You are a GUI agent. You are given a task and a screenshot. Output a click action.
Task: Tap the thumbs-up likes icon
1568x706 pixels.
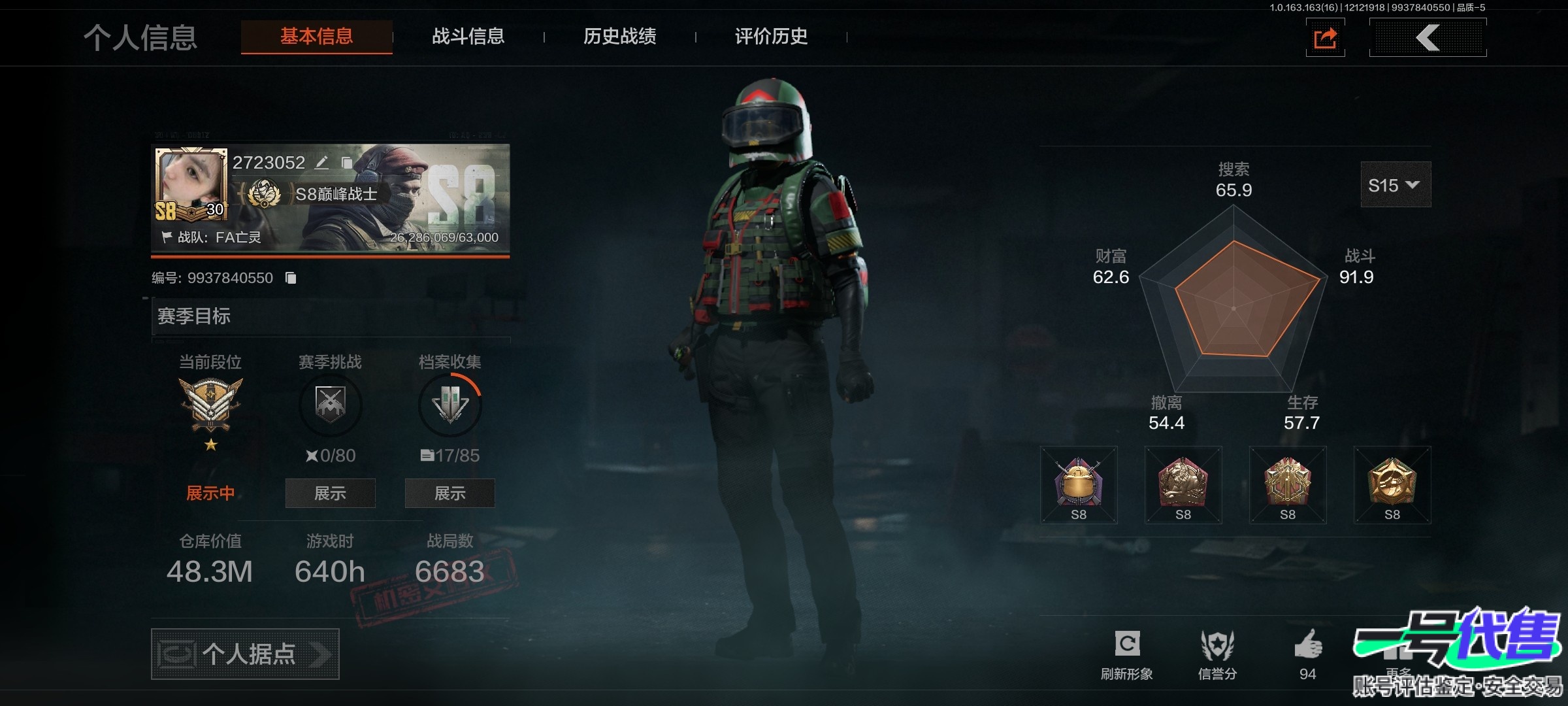(1307, 645)
